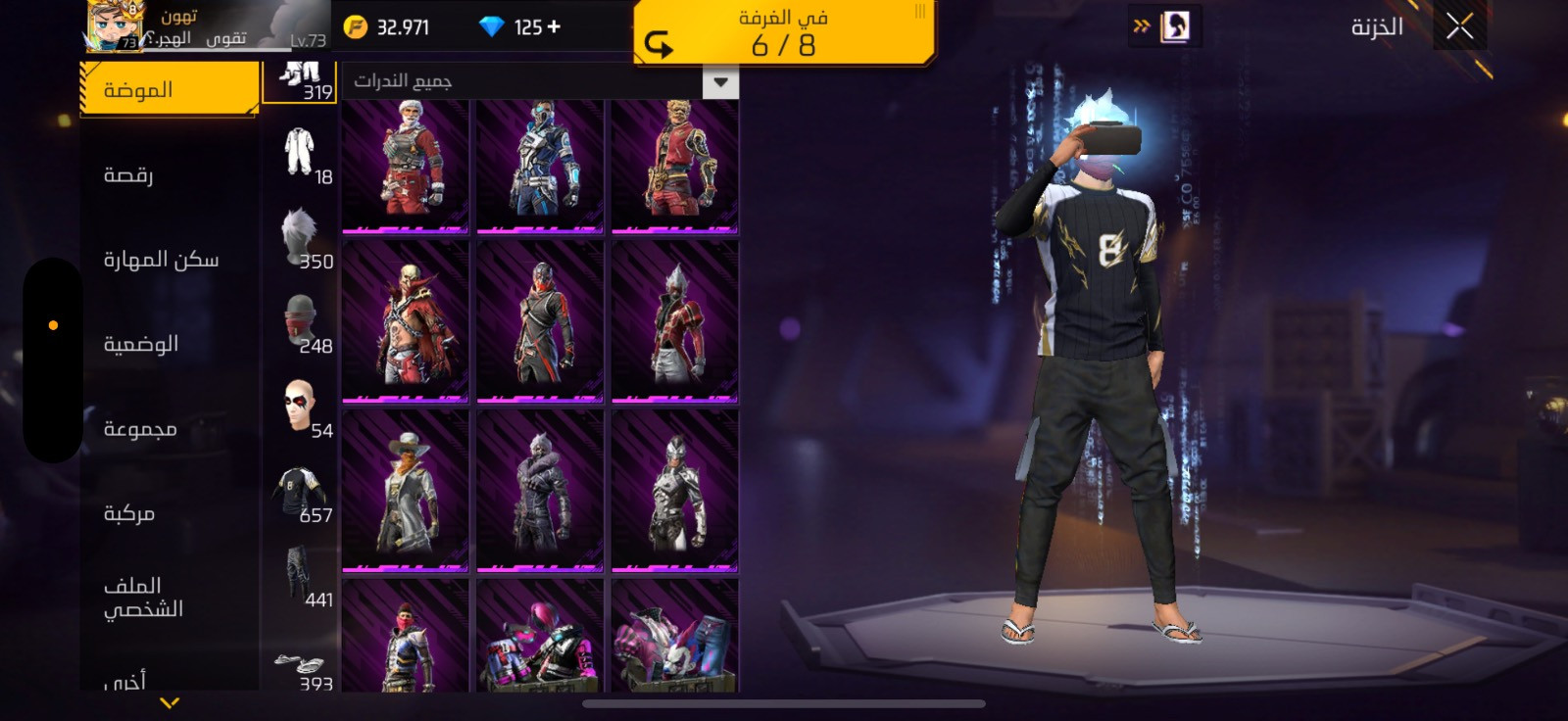Open the جميع الندرات rarity dropdown

[x=720, y=82]
